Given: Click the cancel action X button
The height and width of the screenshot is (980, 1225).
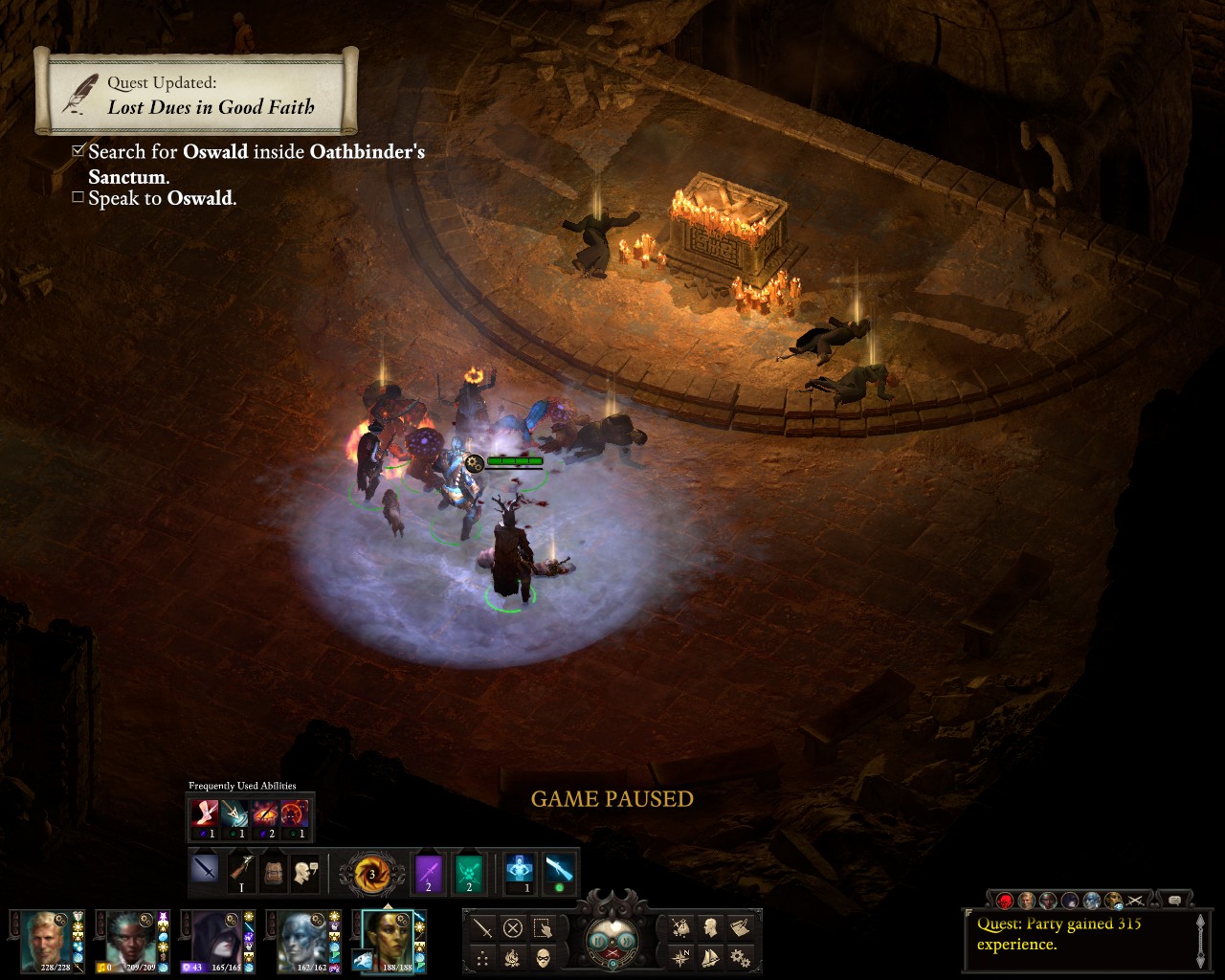Looking at the screenshot, I should (x=513, y=927).
